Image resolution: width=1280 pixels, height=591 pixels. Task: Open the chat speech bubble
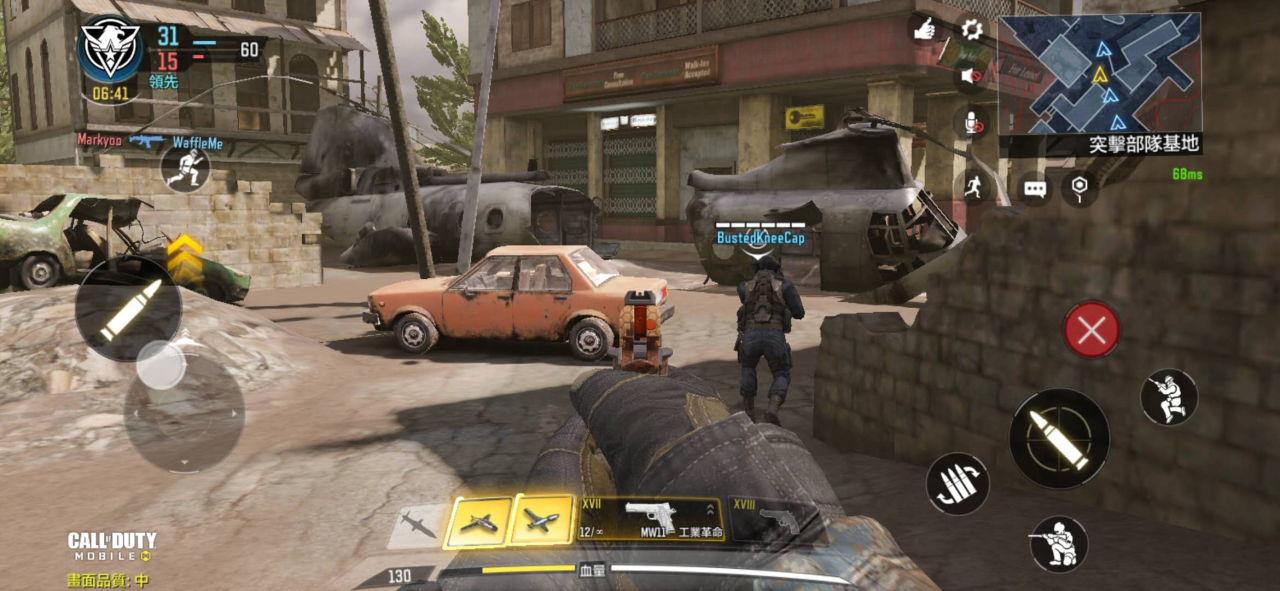pos(1034,189)
